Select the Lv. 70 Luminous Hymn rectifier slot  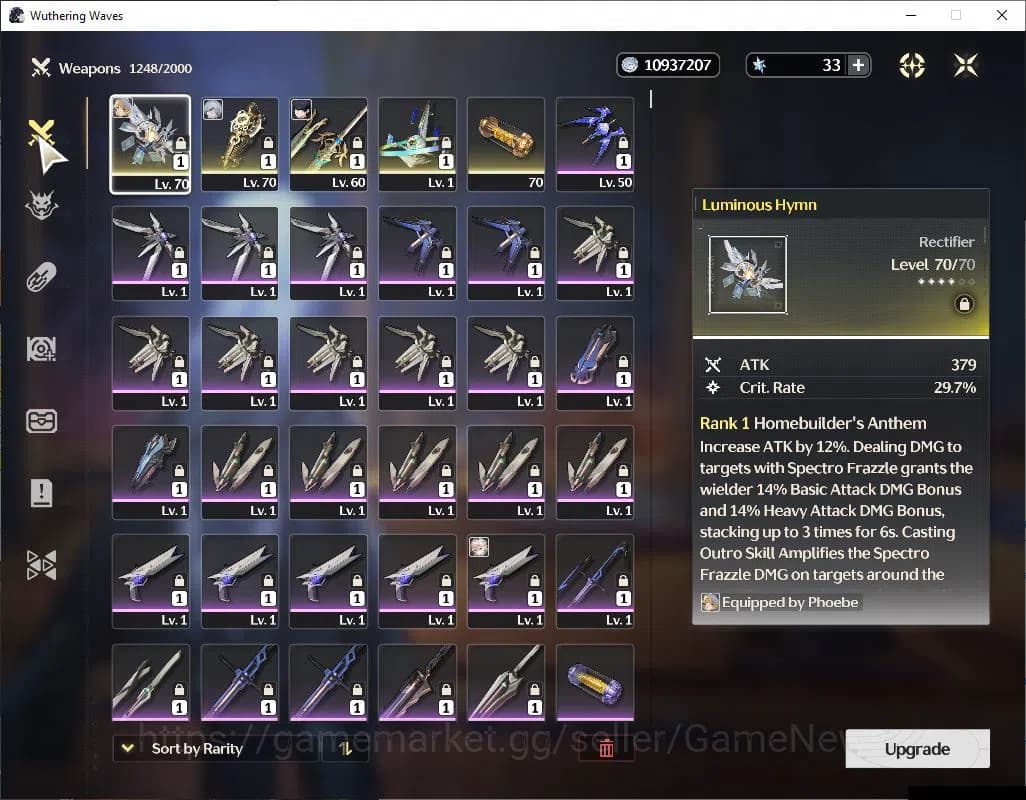coord(150,143)
